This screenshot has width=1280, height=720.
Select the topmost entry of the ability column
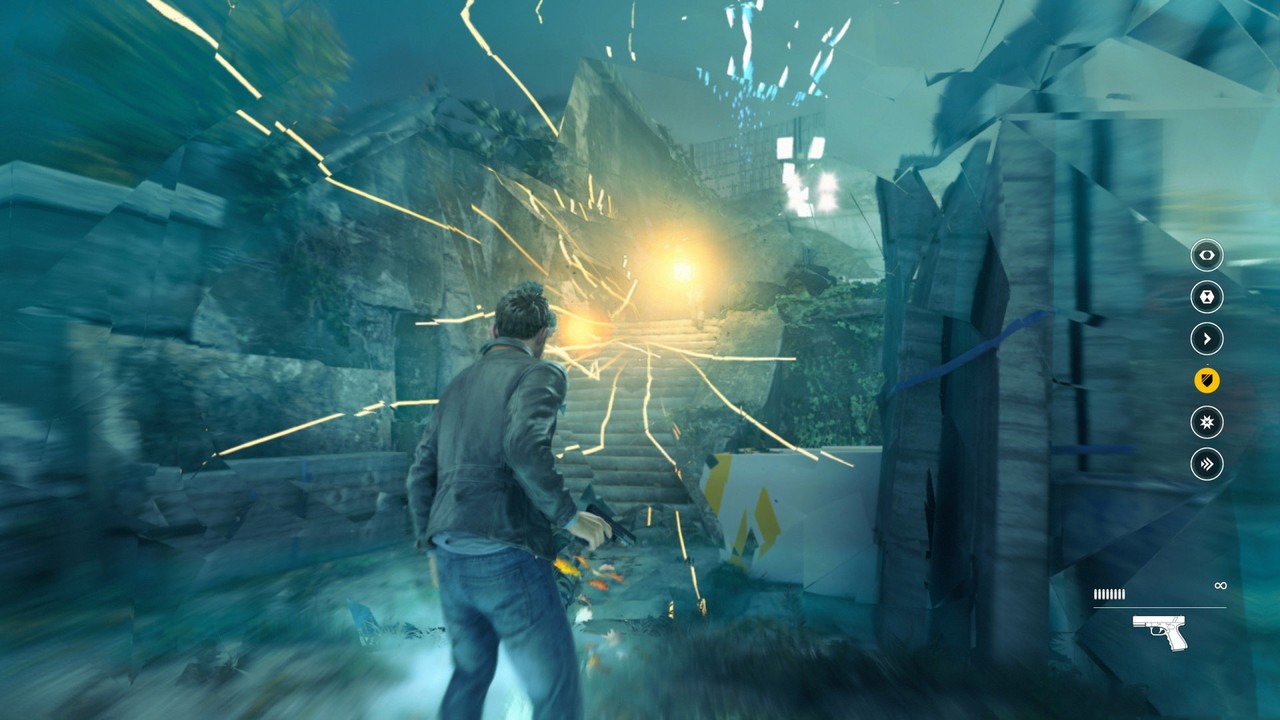pyautogui.click(x=1206, y=256)
